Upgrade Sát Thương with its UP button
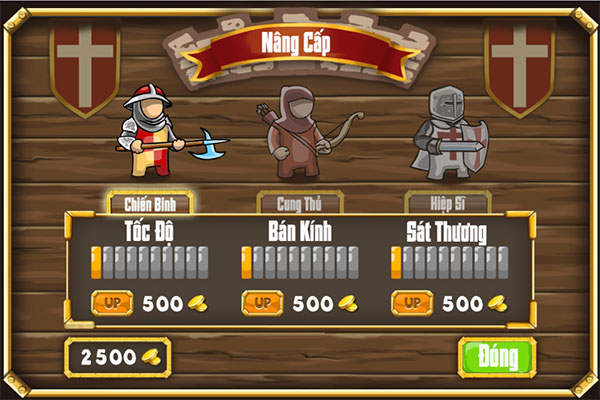This screenshot has height=400, width=600. click(x=412, y=302)
